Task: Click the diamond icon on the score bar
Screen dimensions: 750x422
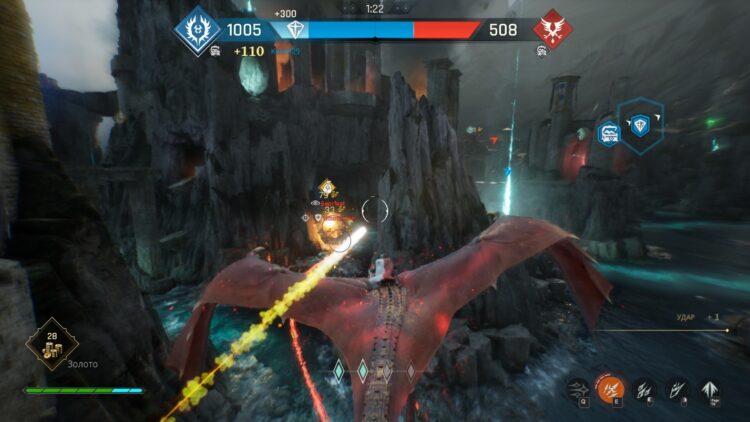Action: click(x=294, y=31)
